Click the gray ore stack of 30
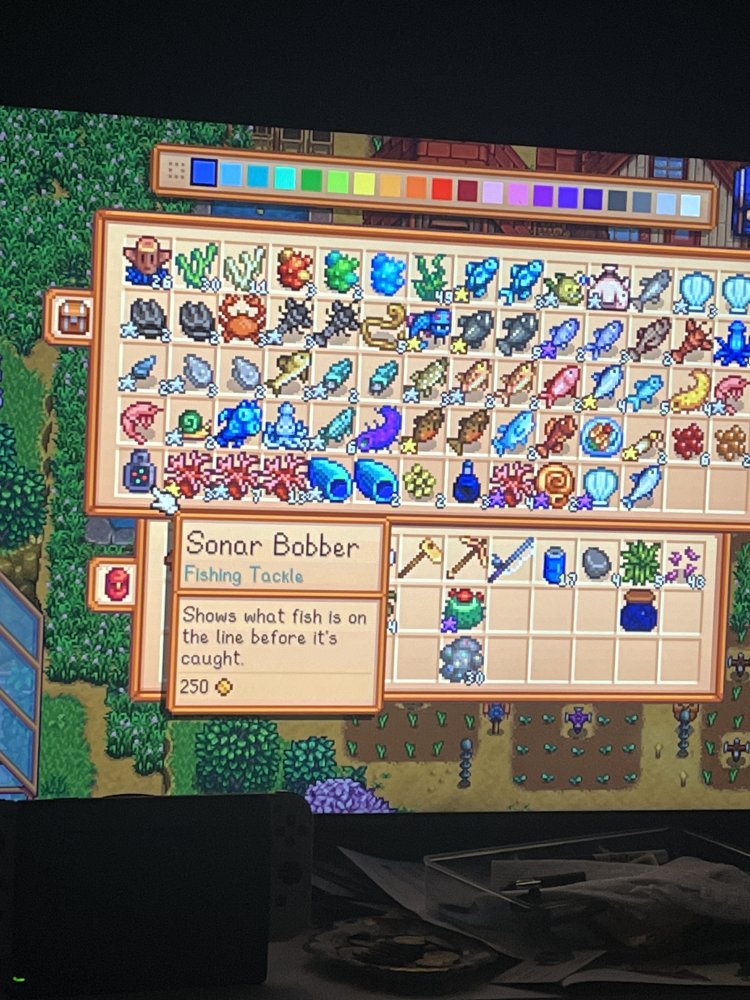This screenshot has height=1000, width=750. 462,658
